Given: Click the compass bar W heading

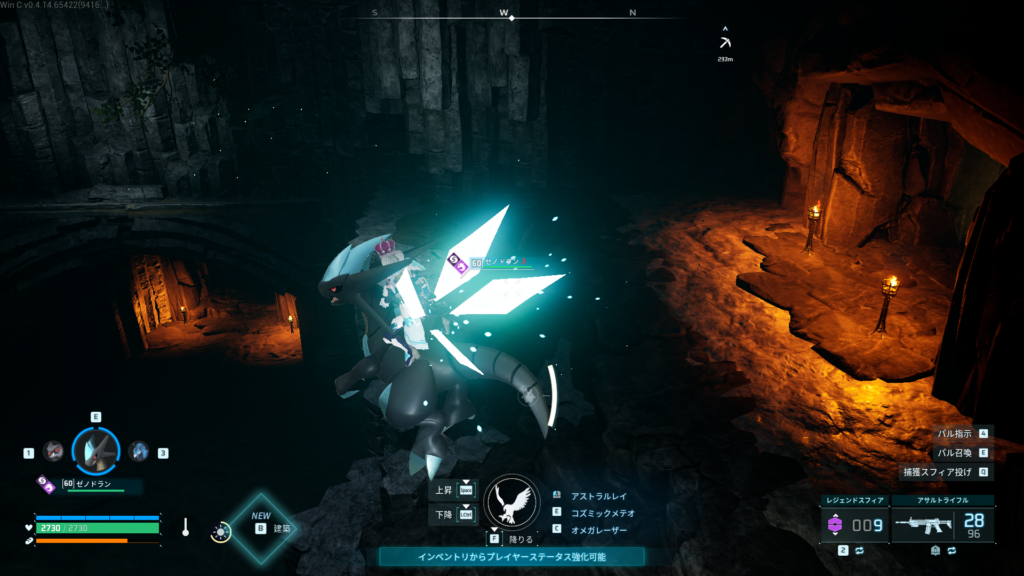Looking at the screenshot, I should [x=505, y=14].
